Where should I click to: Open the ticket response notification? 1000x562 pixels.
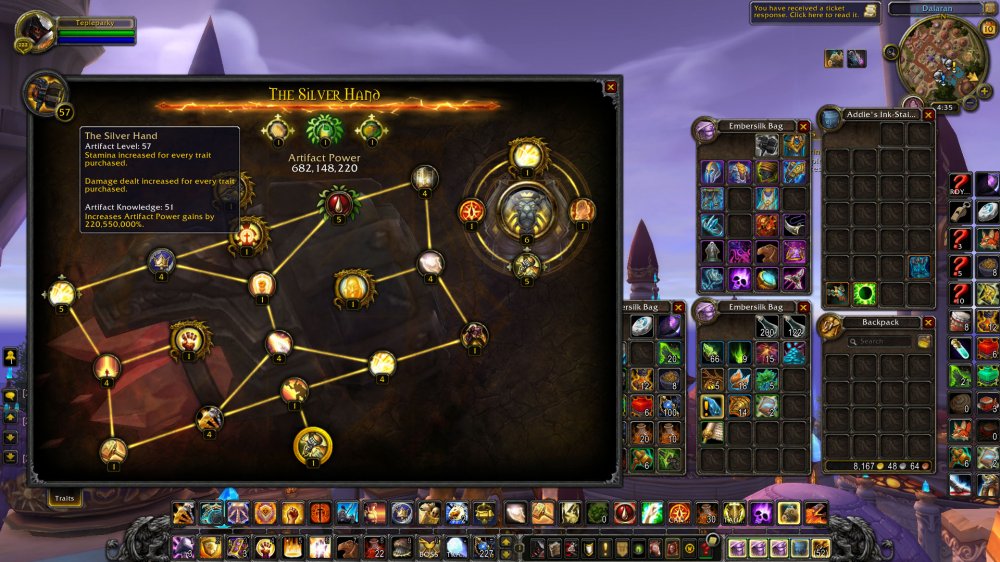pyautogui.click(x=816, y=11)
